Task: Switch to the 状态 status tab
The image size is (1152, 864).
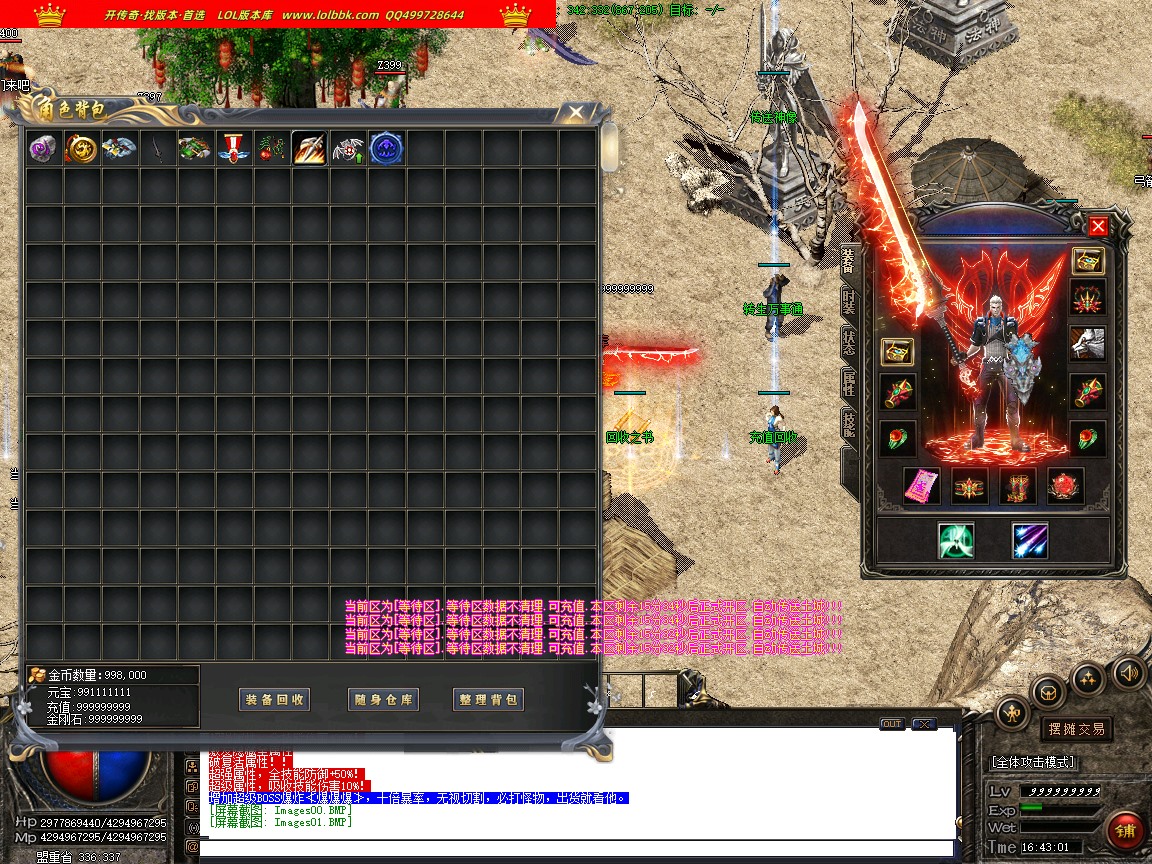Action: [848, 342]
